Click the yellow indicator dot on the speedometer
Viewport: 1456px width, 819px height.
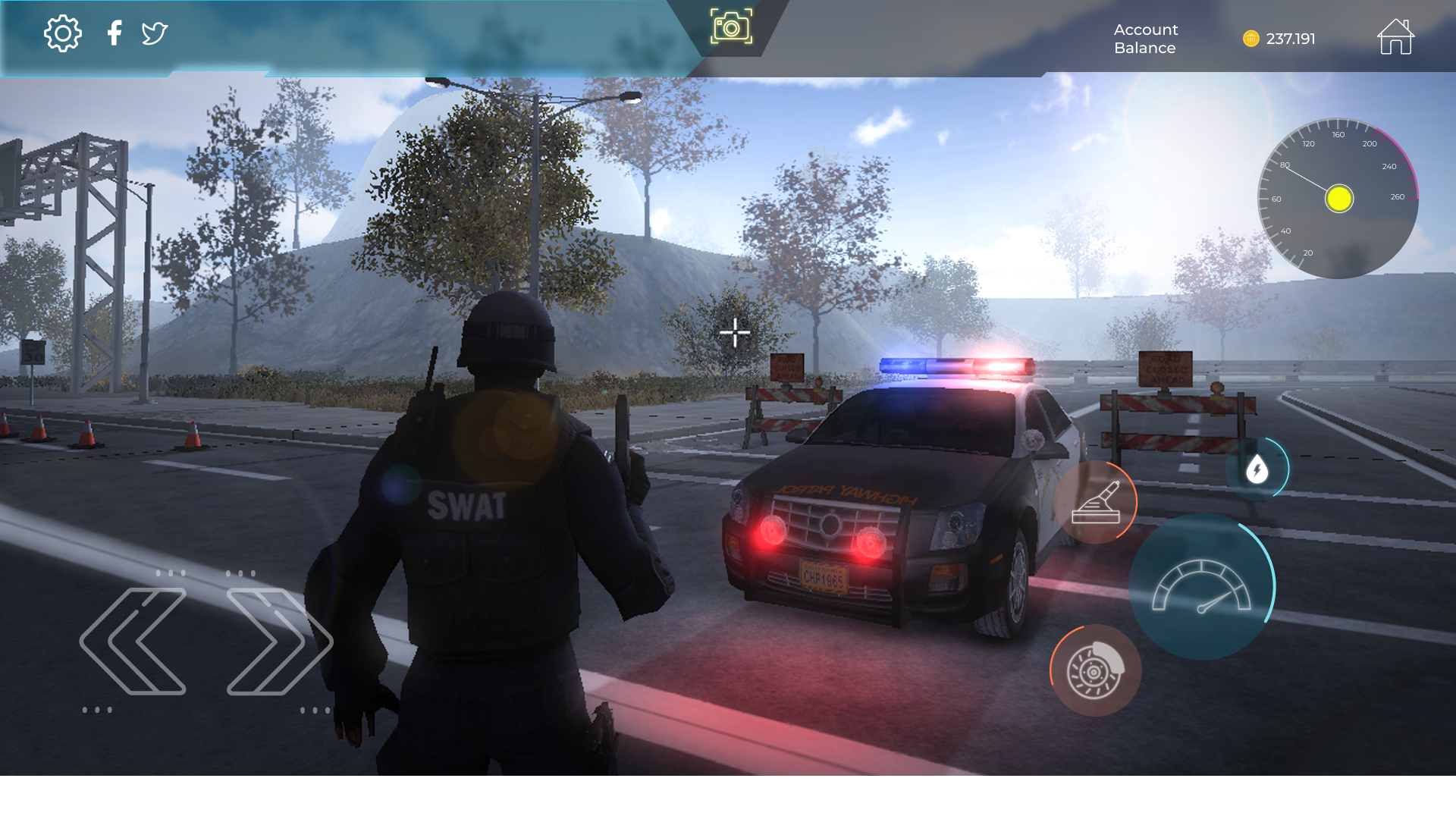click(1338, 199)
